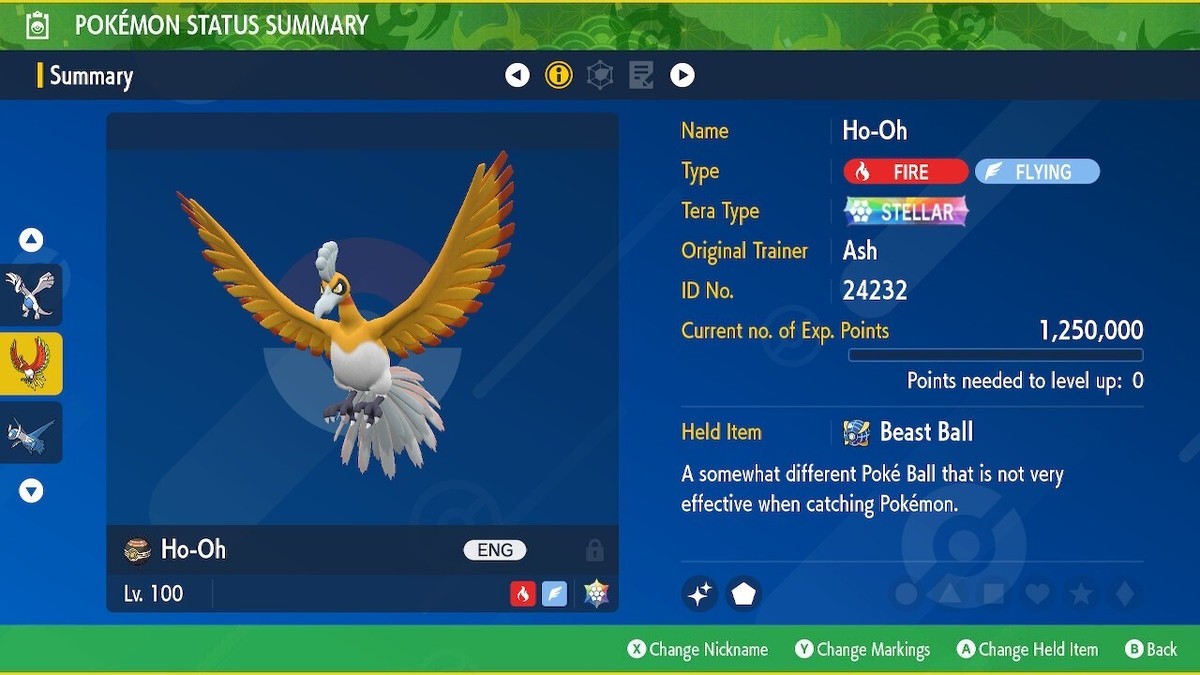Move down the Pokémon list arrow
1200x675 pixels.
tap(31, 491)
